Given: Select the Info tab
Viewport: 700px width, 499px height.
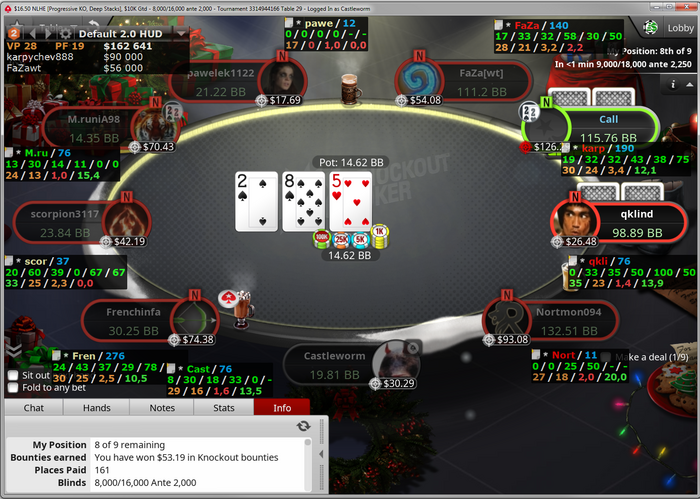Looking at the screenshot, I should point(282,408).
